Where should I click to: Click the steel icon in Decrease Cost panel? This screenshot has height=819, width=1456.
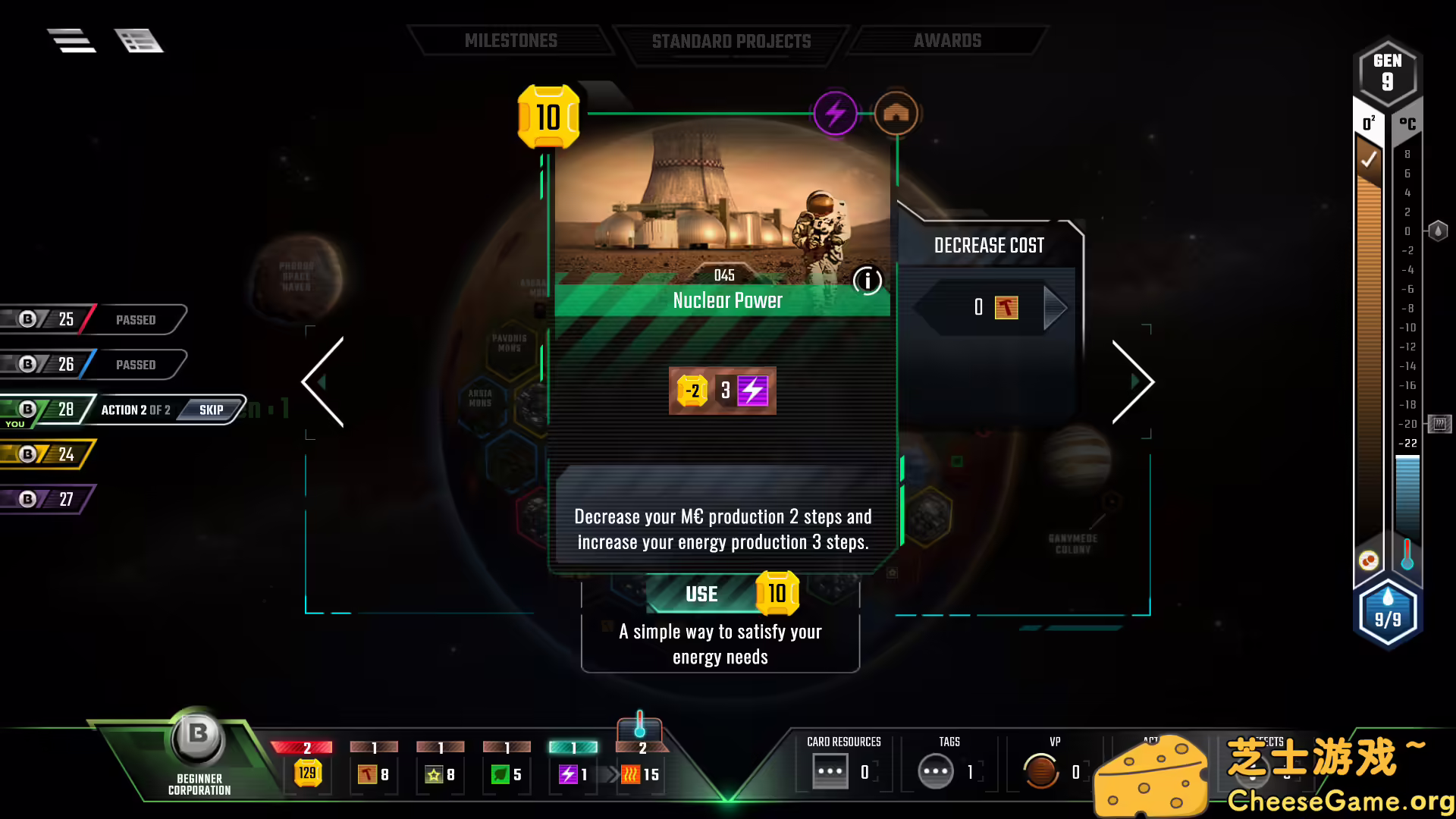(1006, 307)
